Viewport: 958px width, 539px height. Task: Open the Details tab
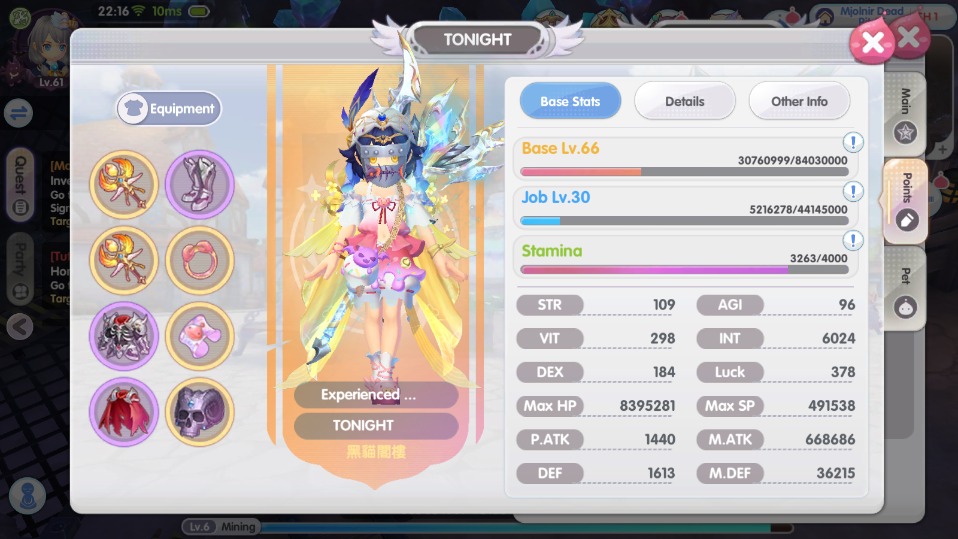(x=684, y=101)
